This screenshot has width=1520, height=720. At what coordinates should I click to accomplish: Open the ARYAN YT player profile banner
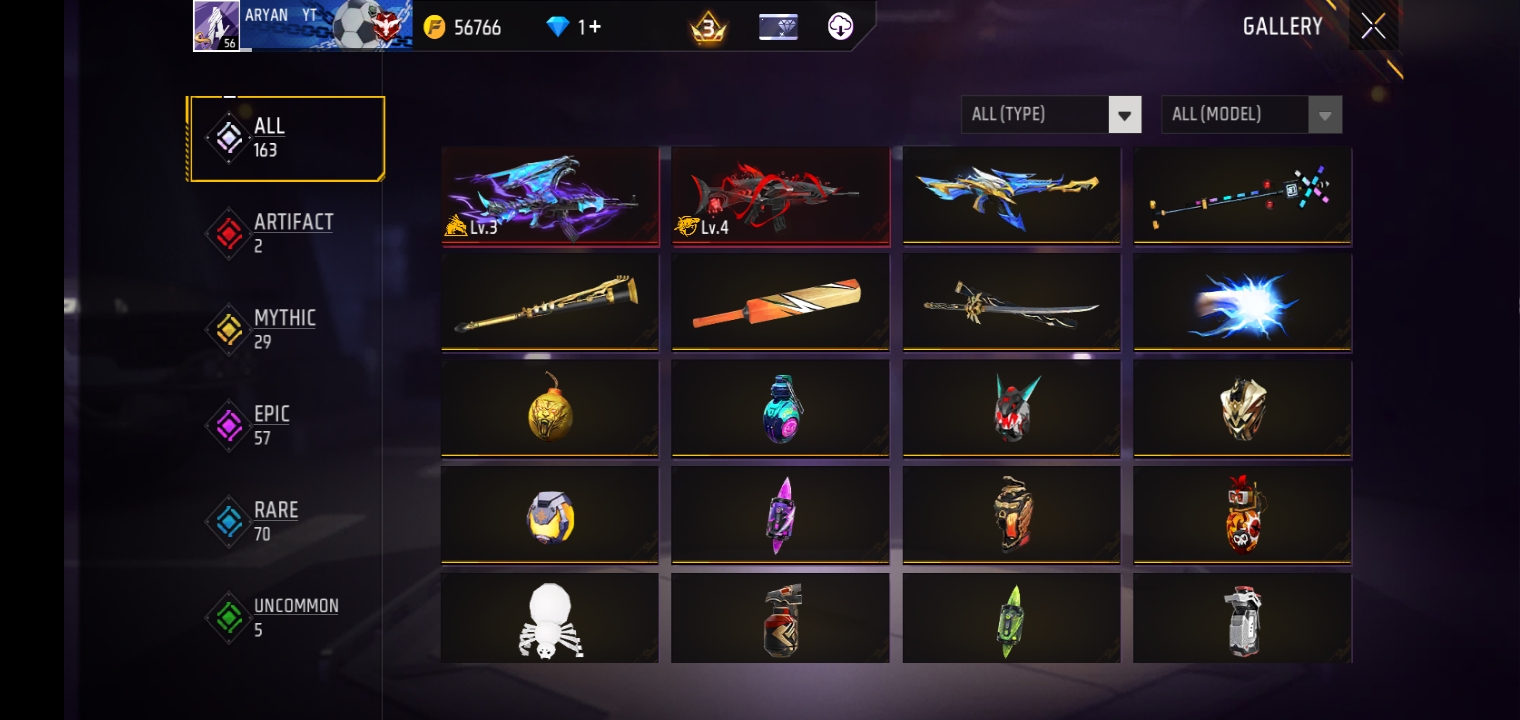pyautogui.click(x=300, y=26)
